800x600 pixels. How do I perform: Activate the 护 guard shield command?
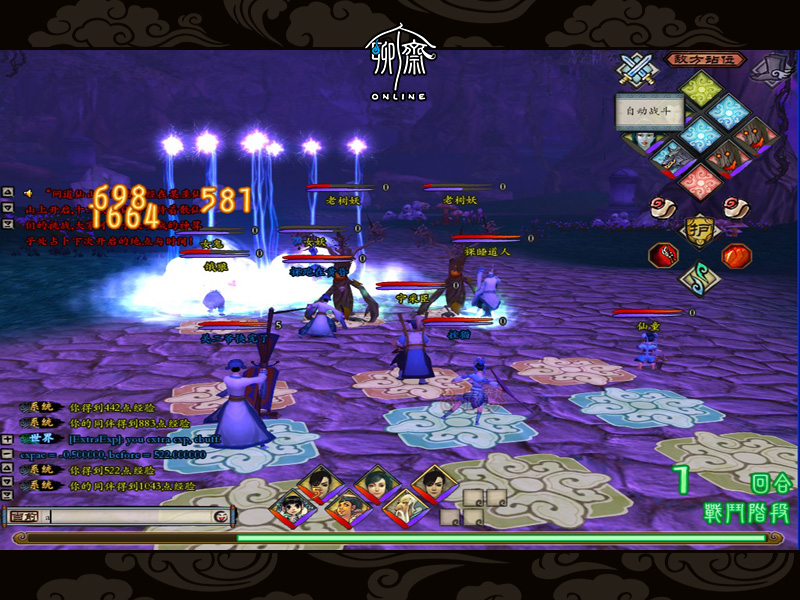tap(699, 229)
